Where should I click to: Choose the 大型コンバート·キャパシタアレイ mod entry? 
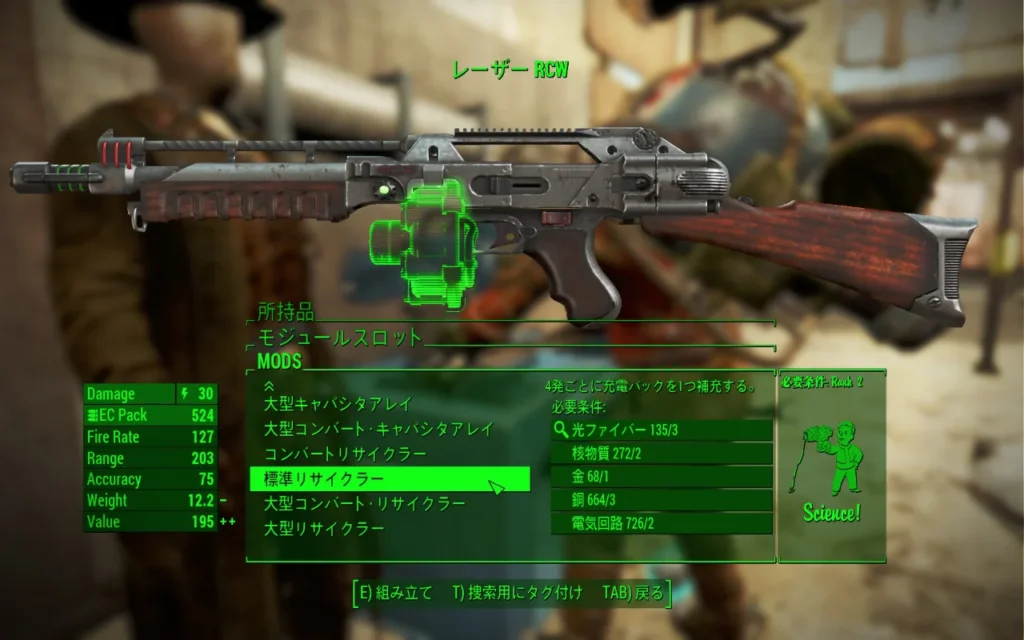click(378, 429)
